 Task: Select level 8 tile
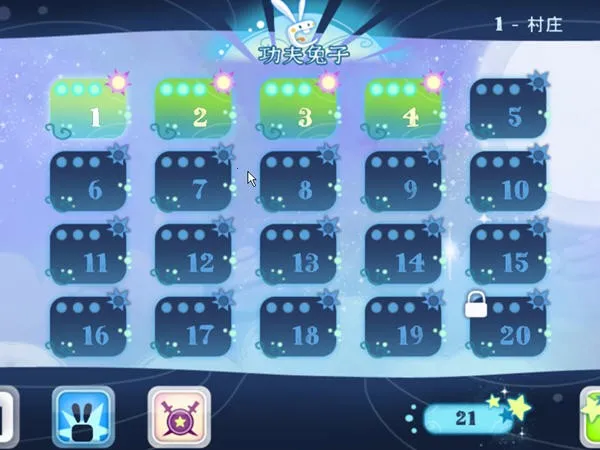click(x=299, y=183)
